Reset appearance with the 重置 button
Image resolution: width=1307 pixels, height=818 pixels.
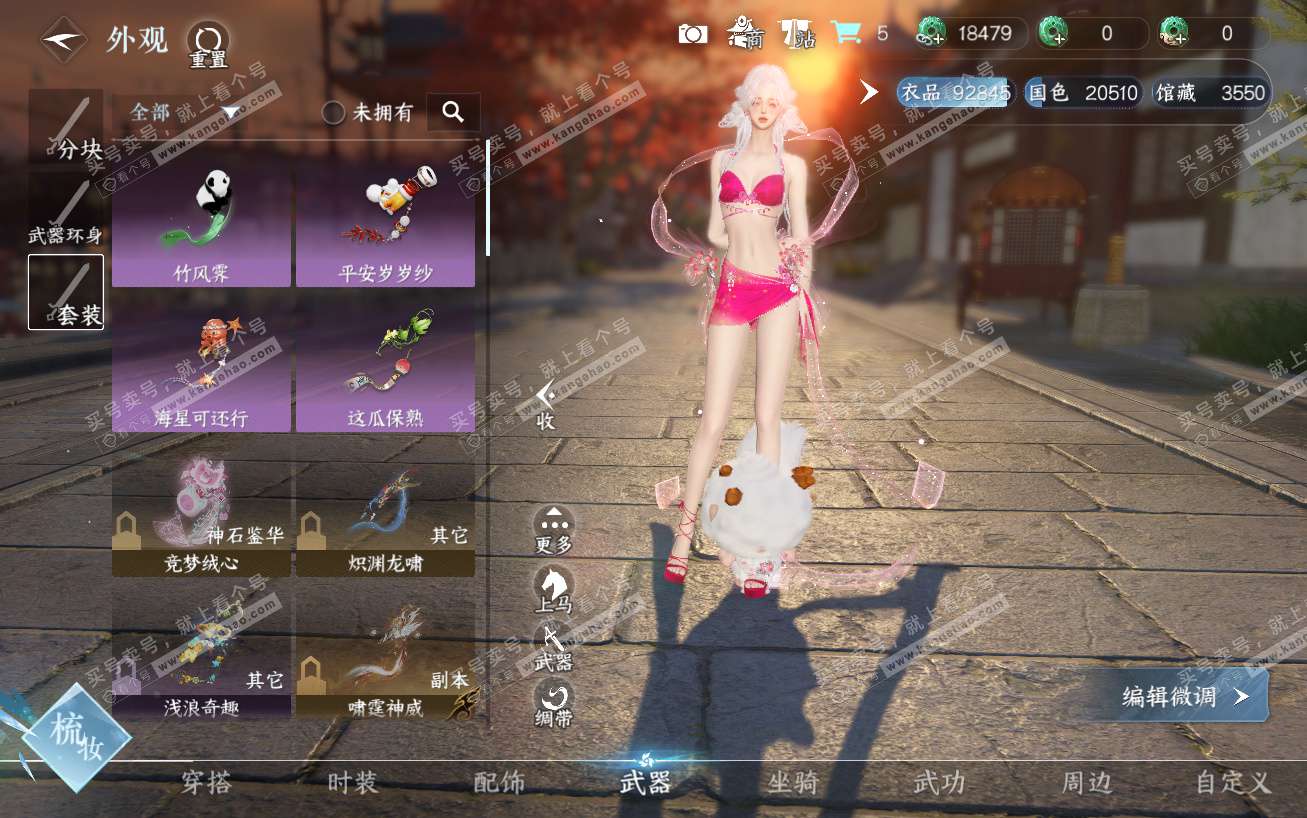[x=208, y=46]
